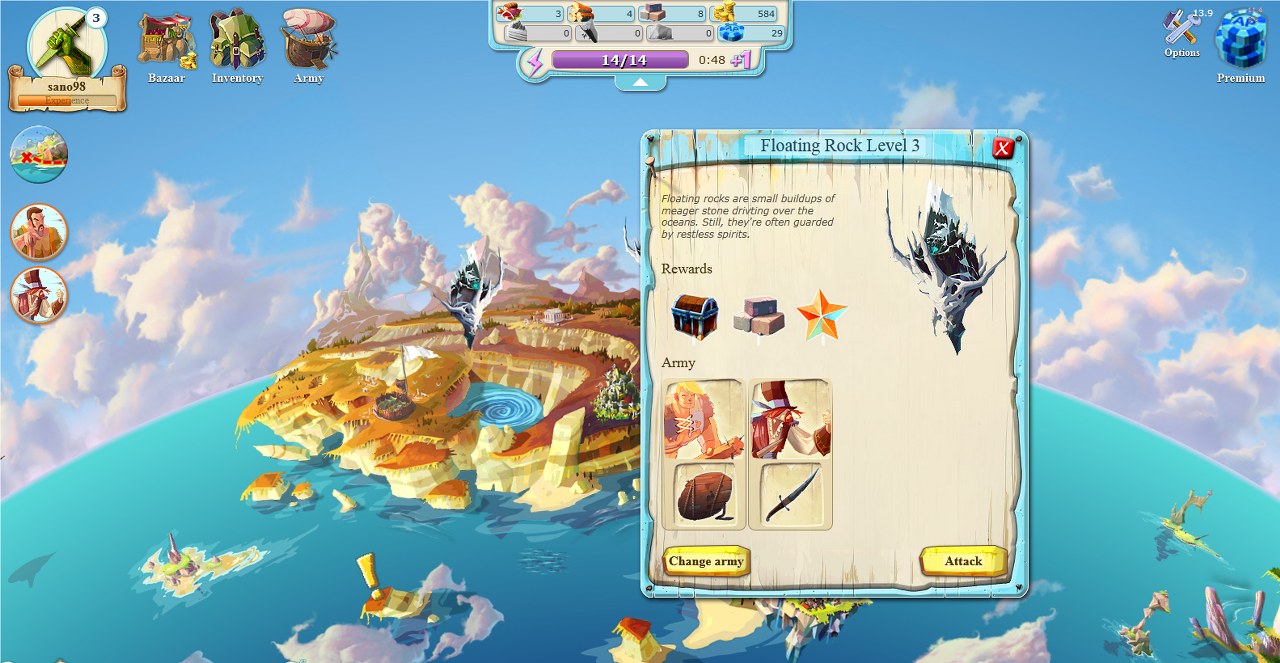Select the blonde warrior army unit

[703, 419]
